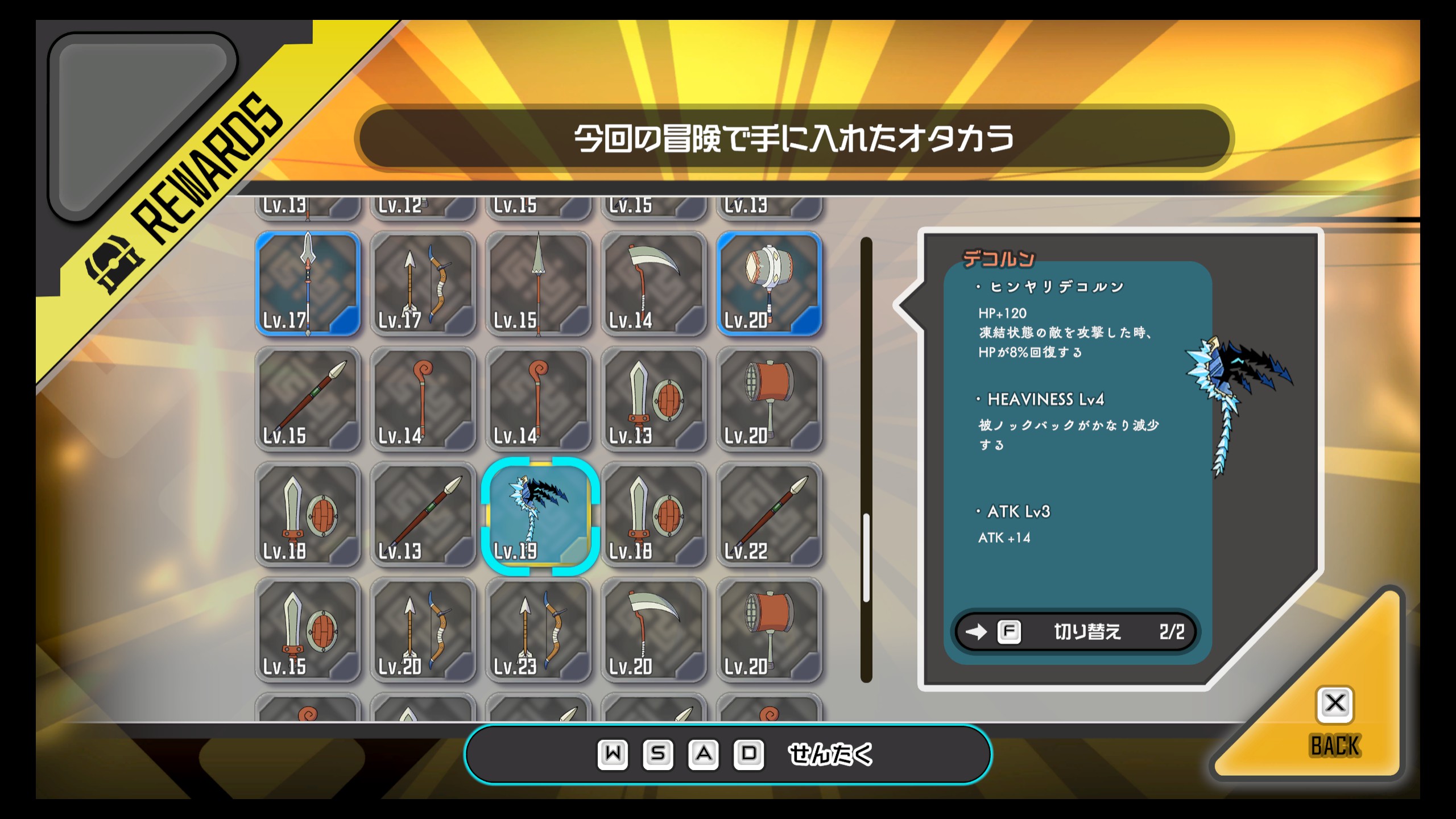
Task: Click the highlighted Lv.19 ice scythe
Action: point(539,515)
